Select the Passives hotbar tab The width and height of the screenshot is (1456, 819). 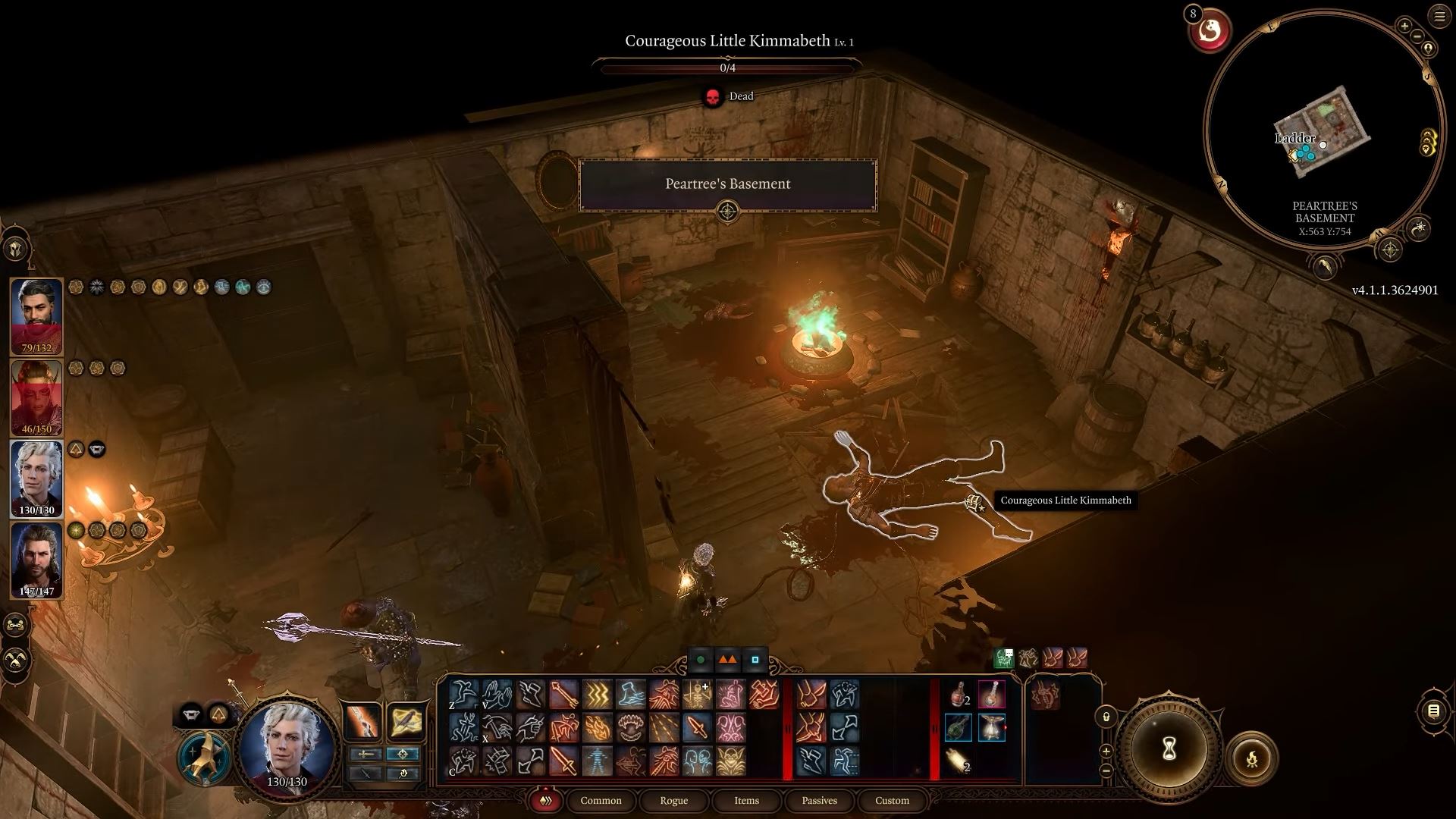(x=819, y=801)
